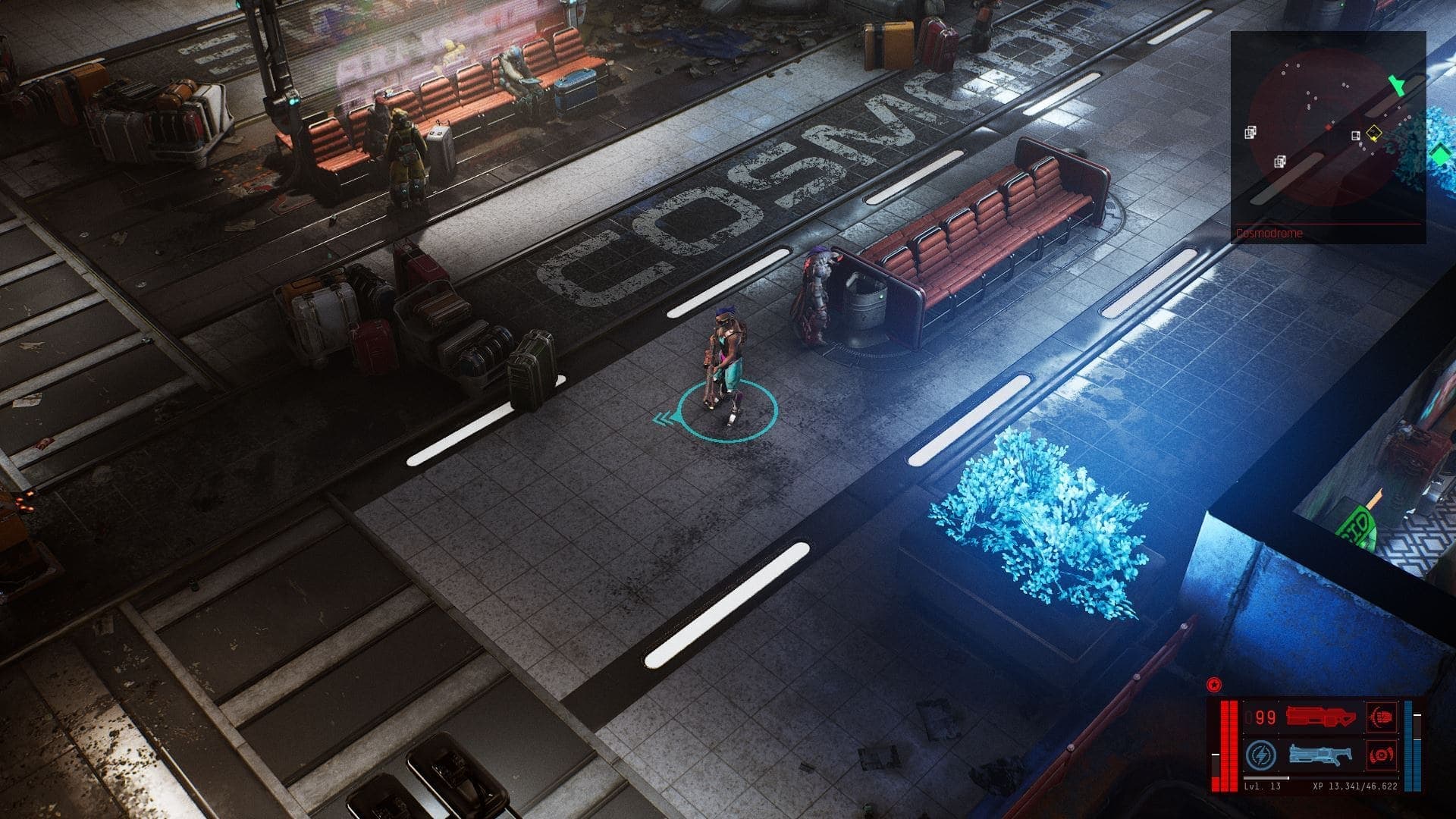Select the red primary weapon slot
The image size is (1456, 819).
click(1321, 717)
